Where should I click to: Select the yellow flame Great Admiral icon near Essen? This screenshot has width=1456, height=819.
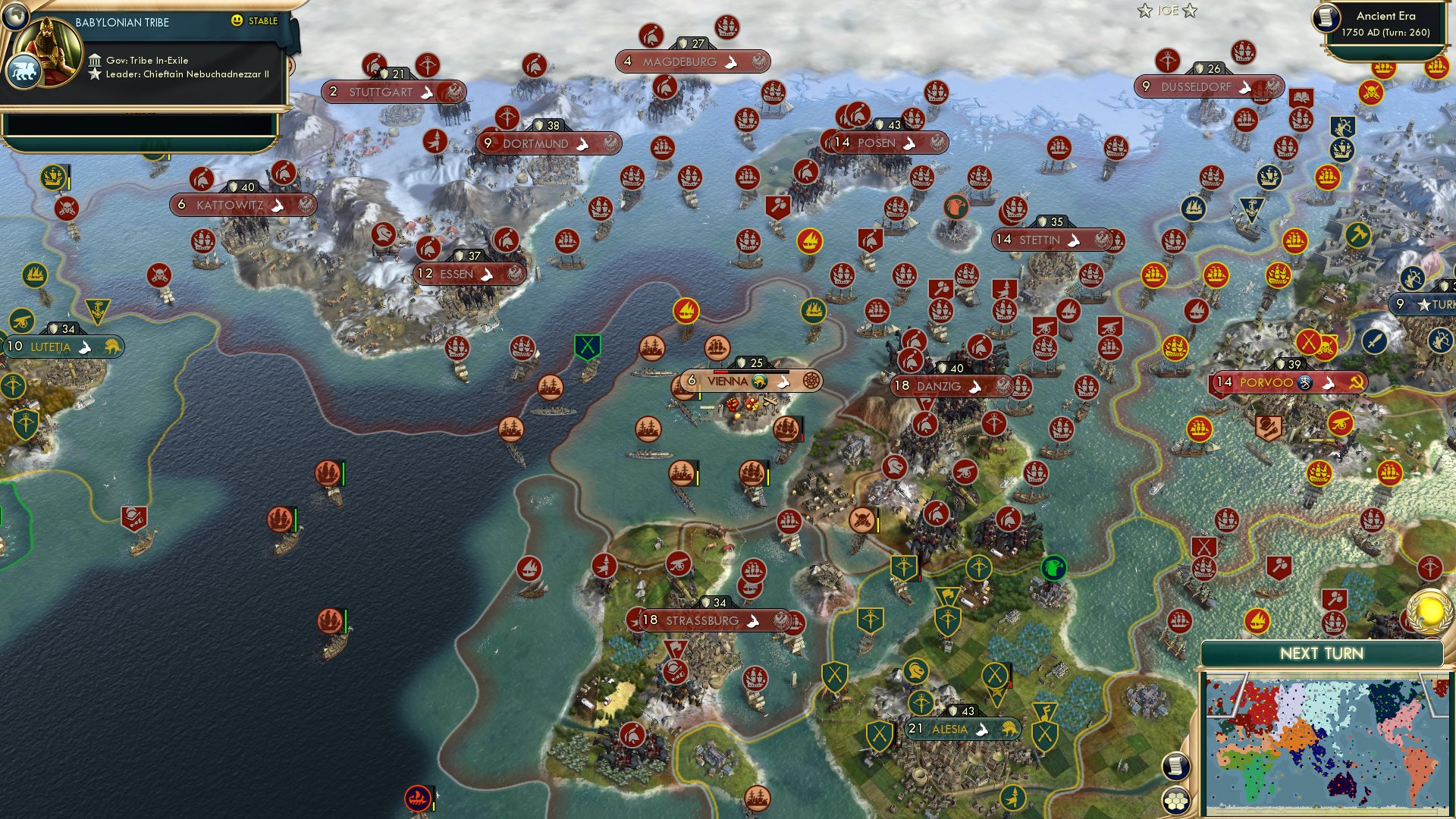686,310
